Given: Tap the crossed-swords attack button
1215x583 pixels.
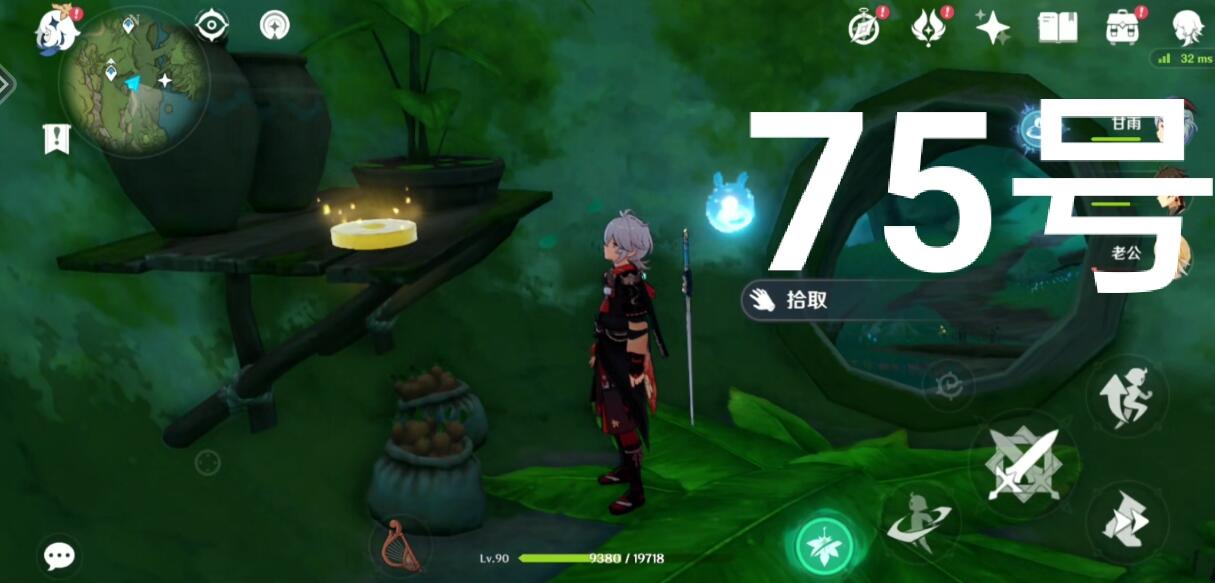Looking at the screenshot, I should (1023, 464).
